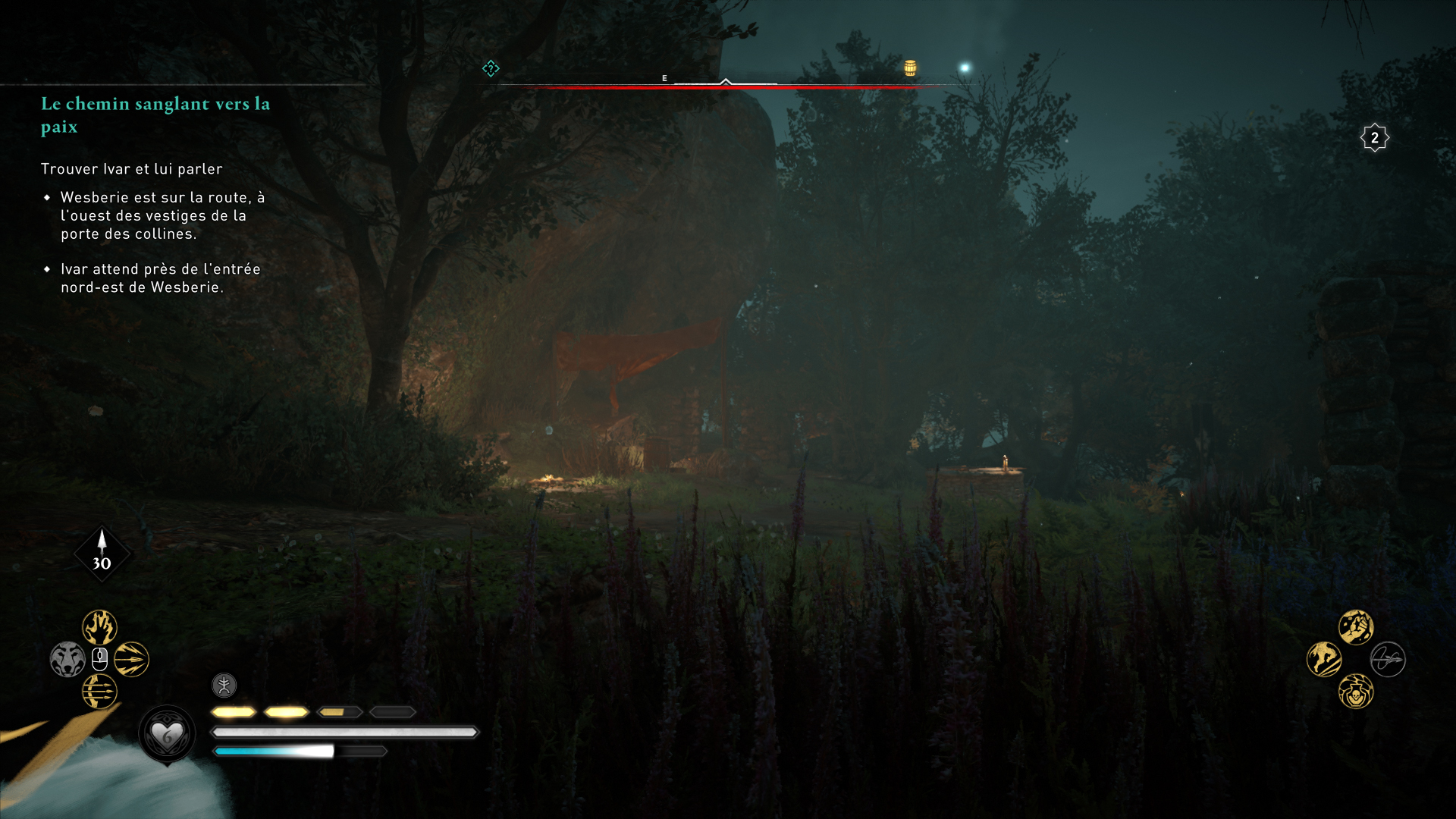Activate the skull poison flask ability
The width and height of the screenshot is (1456, 819).
(x=1356, y=692)
